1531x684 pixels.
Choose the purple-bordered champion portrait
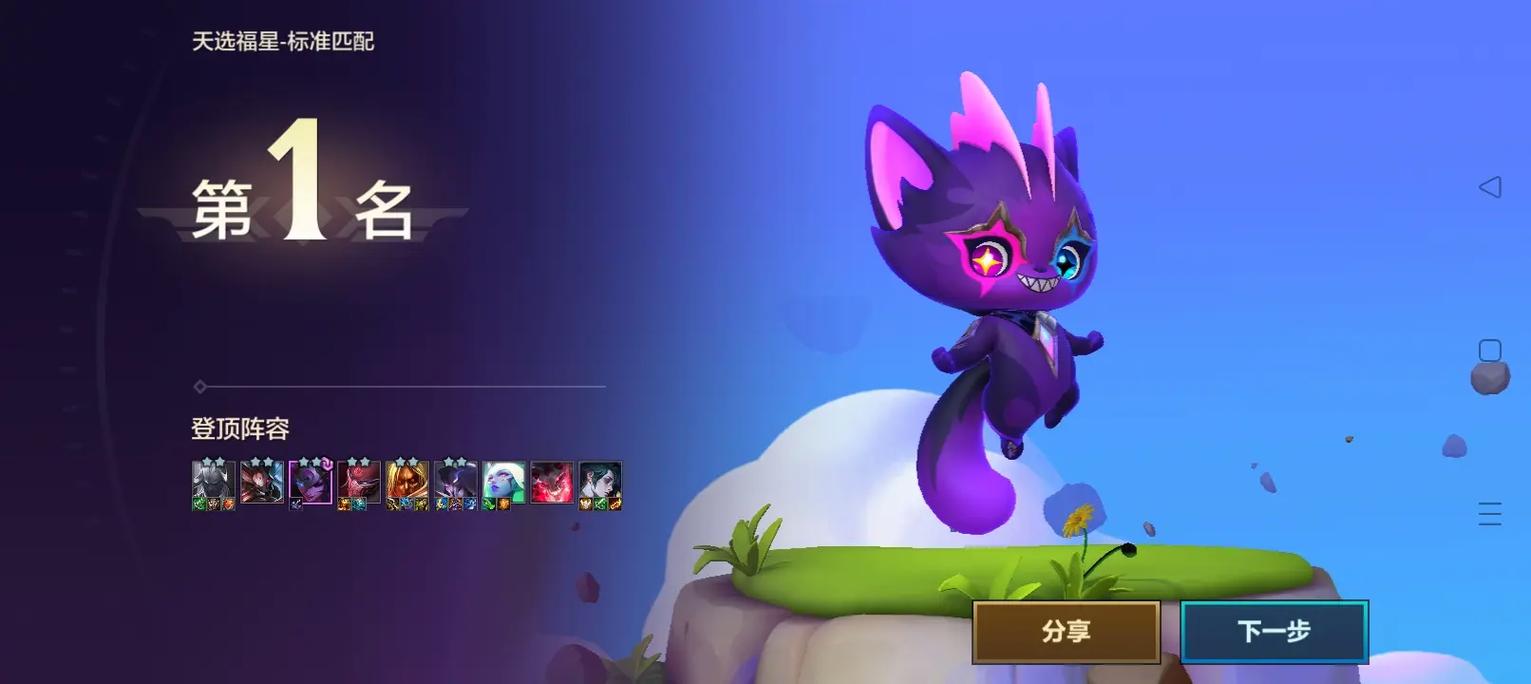tap(310, 482)
